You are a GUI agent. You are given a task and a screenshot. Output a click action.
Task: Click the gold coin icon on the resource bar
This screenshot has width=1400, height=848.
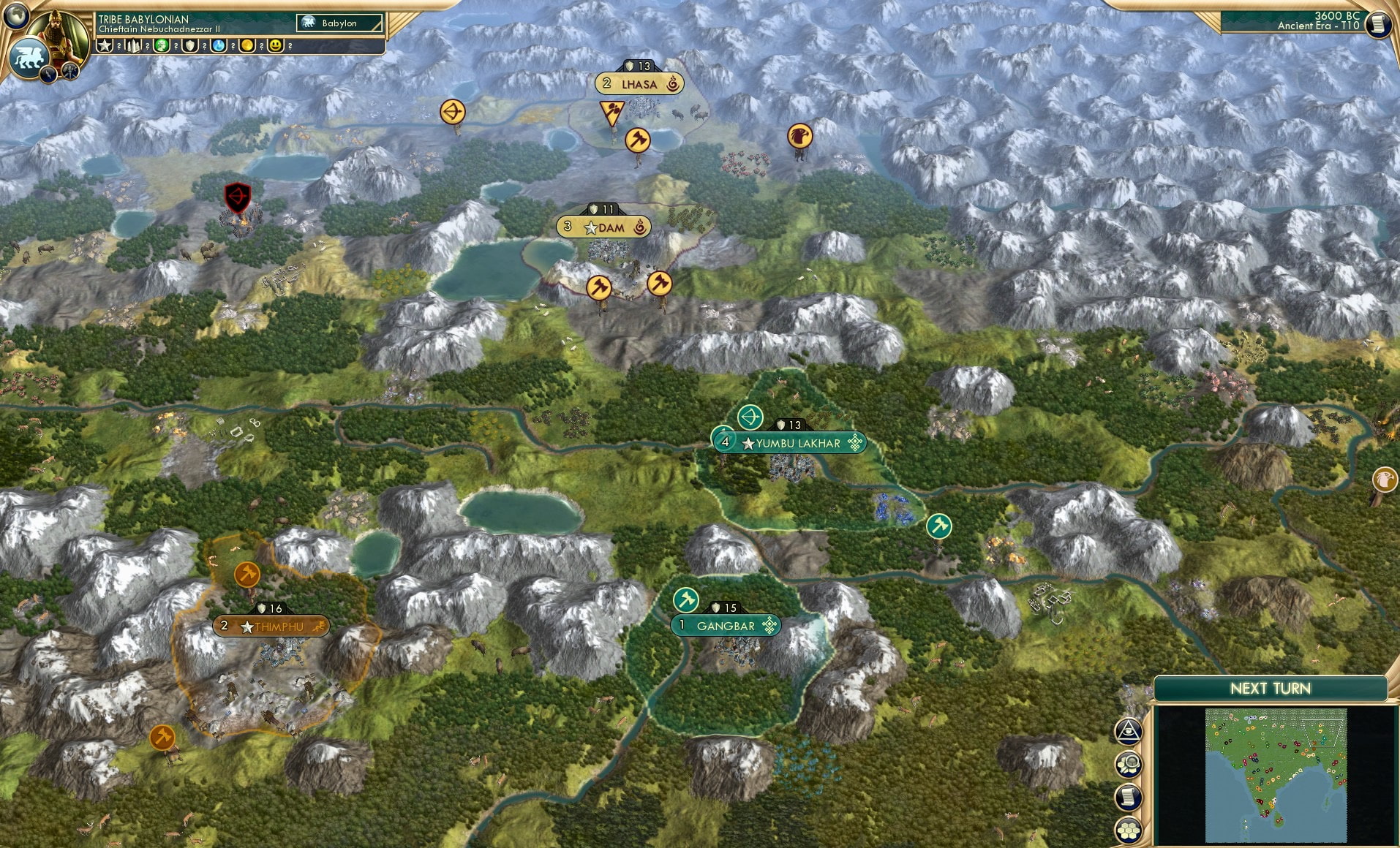click(x=246, y=46)
